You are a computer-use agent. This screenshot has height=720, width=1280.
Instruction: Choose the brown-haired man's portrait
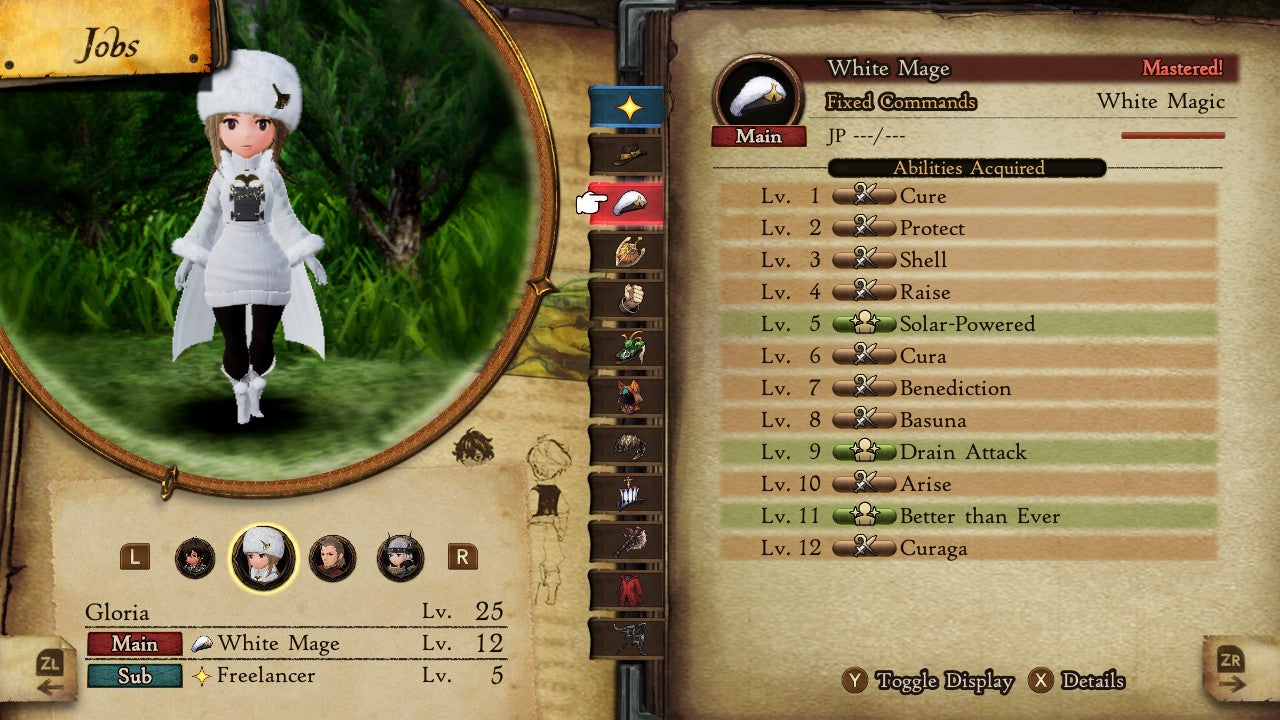tap(332, 558)
